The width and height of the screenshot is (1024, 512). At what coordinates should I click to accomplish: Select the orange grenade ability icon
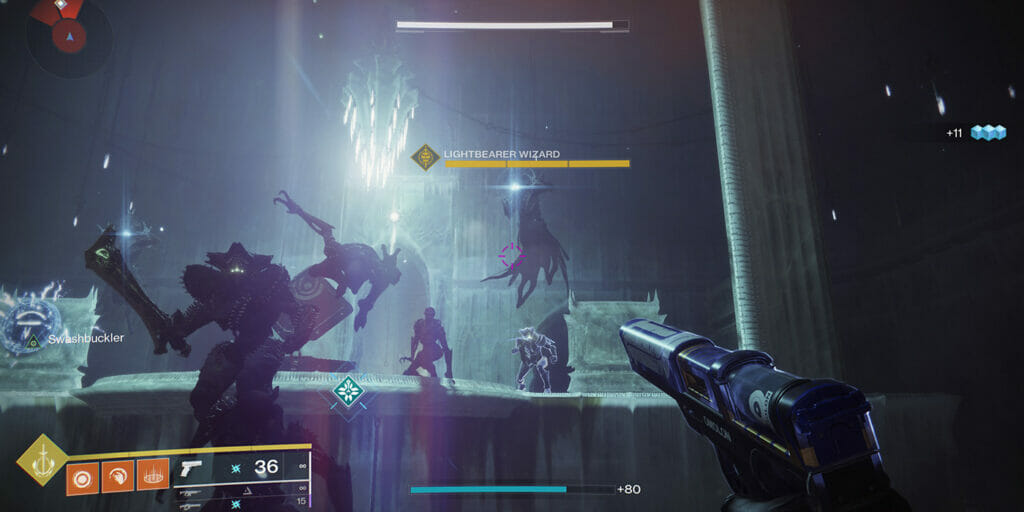(x=82, y=475)
